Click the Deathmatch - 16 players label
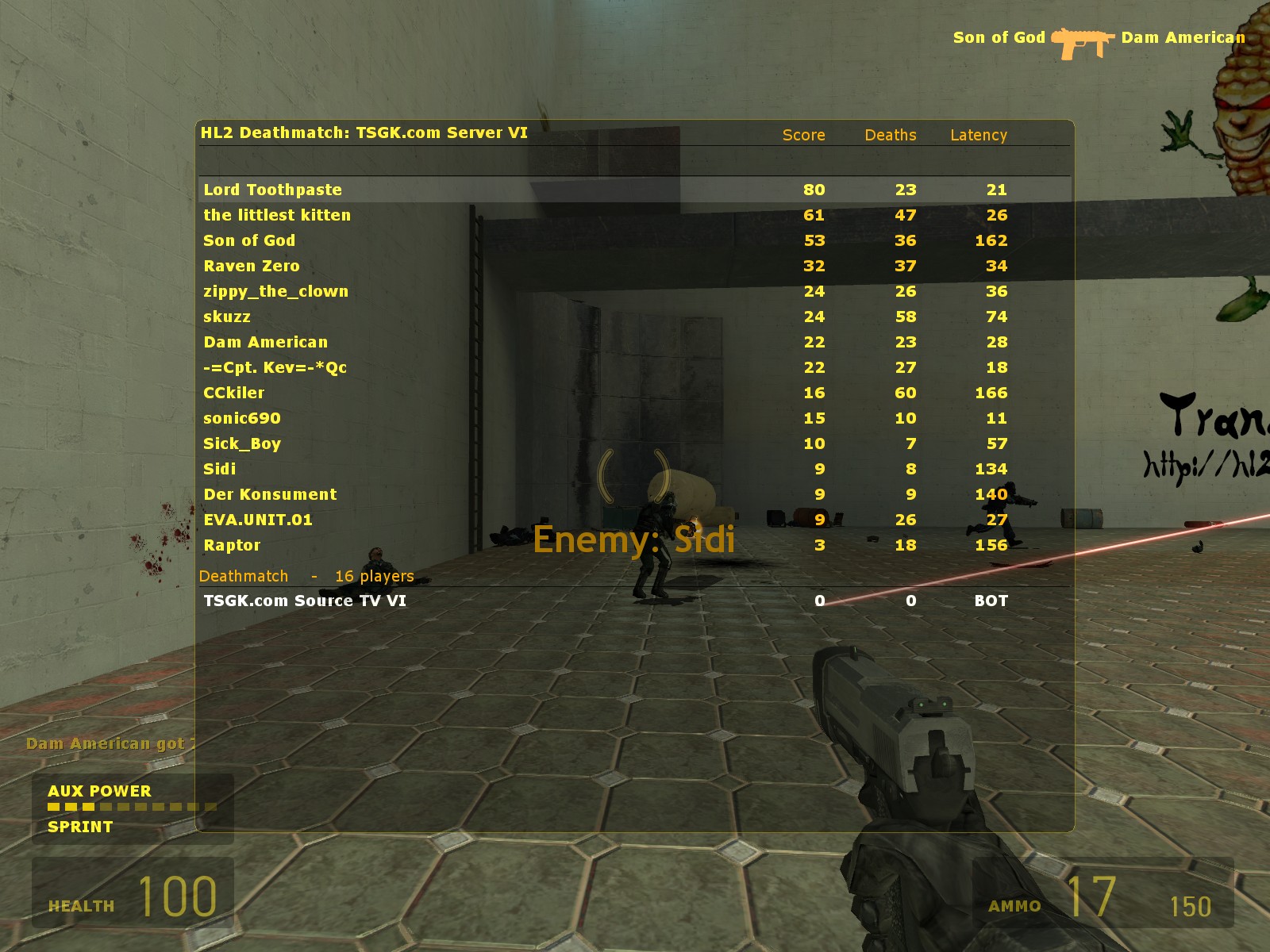This screenshot has width=1270, height=952. (x=307, y=576)
